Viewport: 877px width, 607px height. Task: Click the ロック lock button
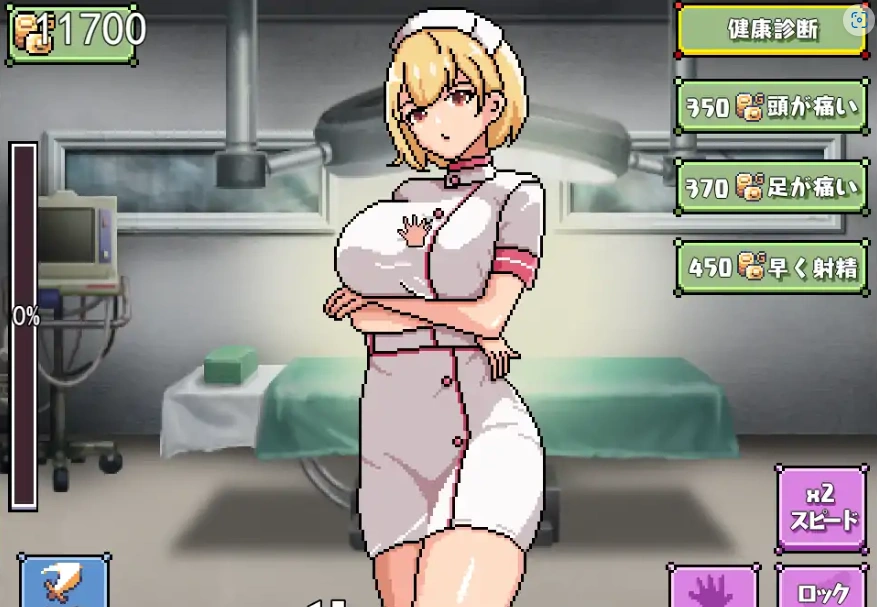[824, 588]
